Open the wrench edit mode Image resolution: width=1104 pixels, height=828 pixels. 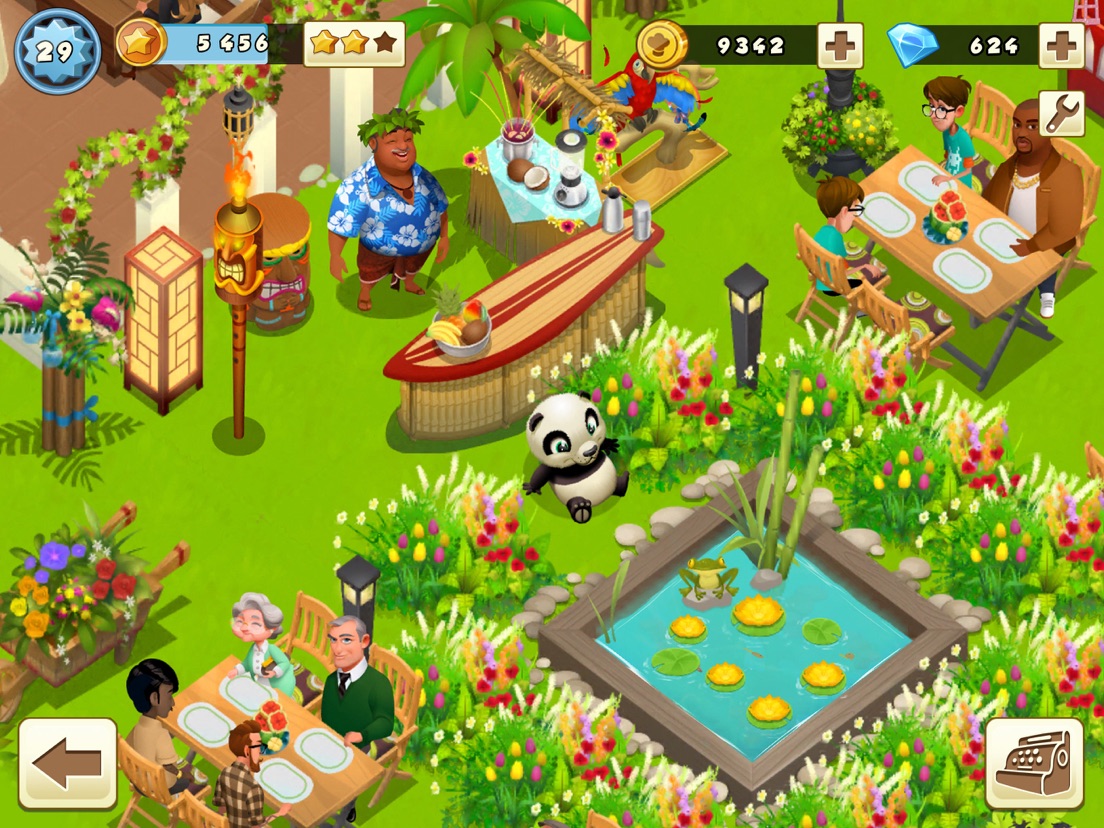click(1061, 113)
